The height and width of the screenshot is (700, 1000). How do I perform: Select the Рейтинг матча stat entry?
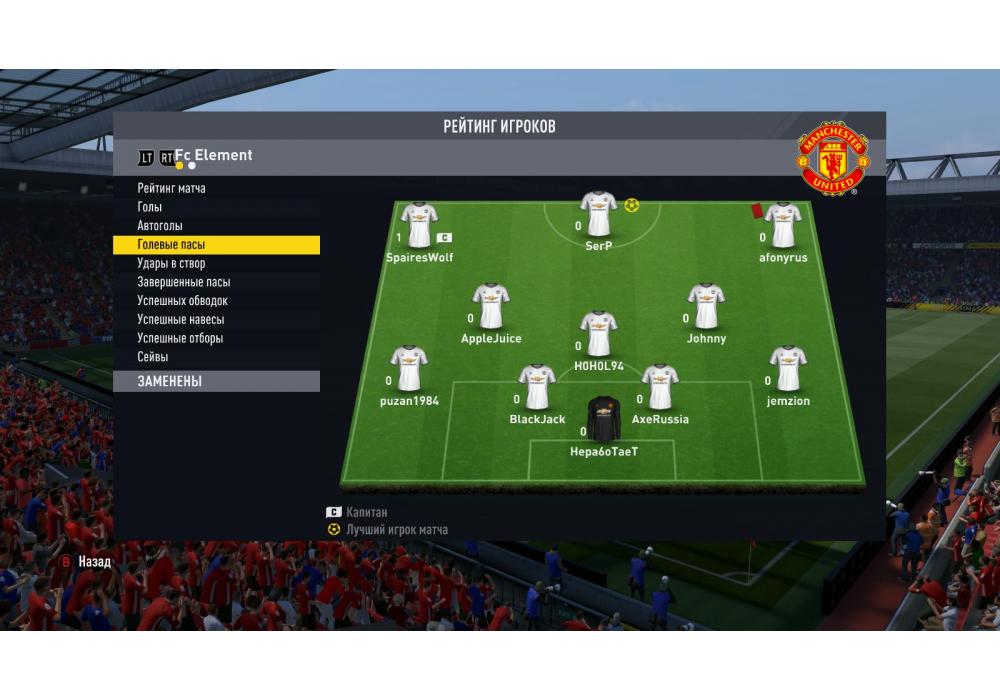(x=172, y=188)
